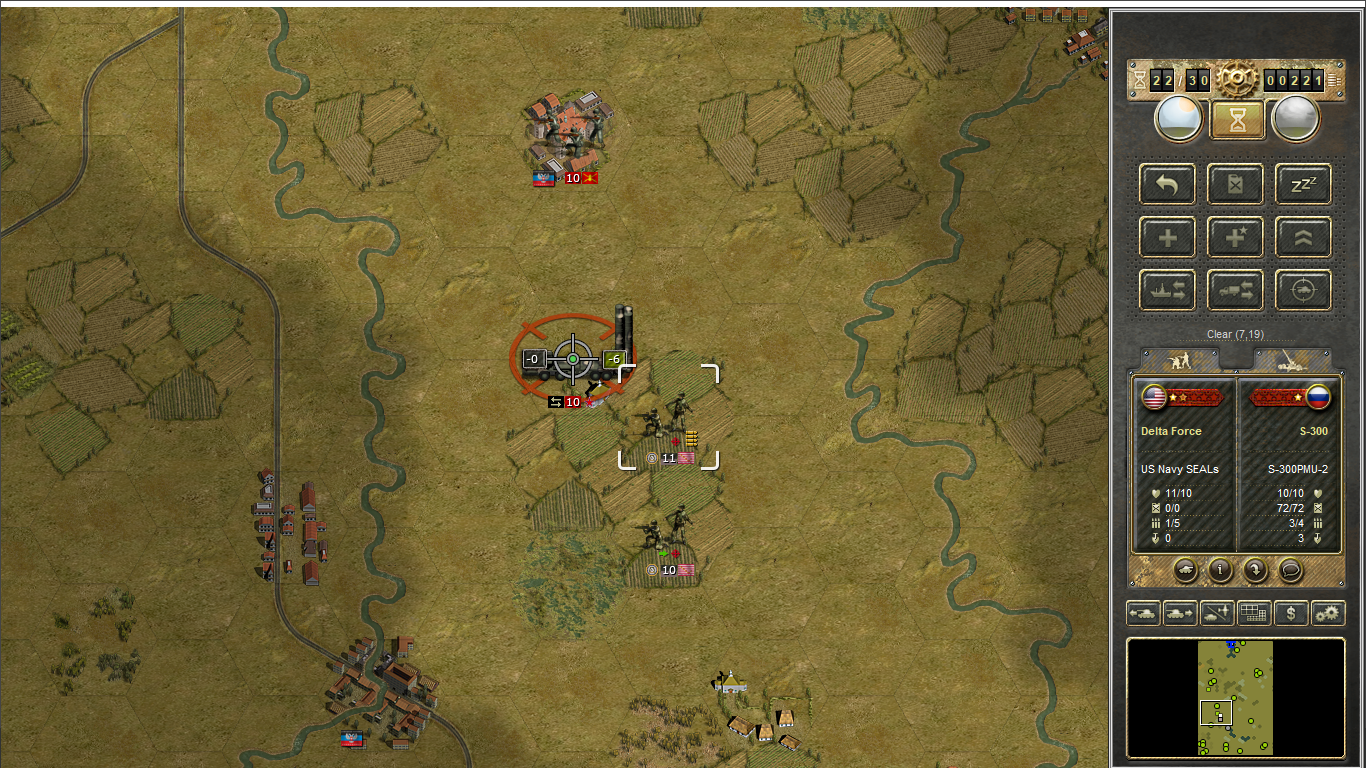Click the minimap to move the view
Viewport: 1366px width, 768px height.
[x=1235, y=697]
